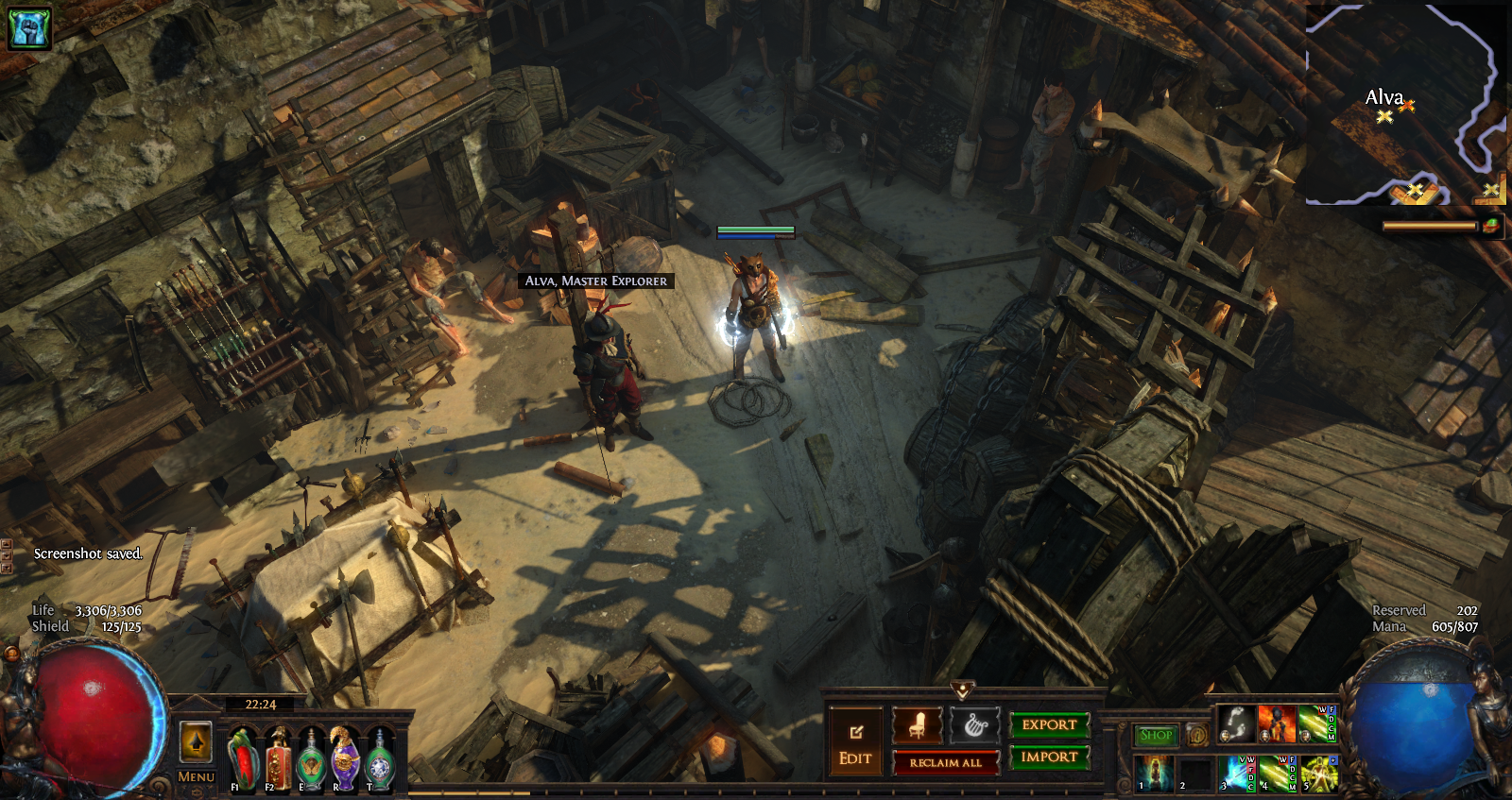Use the green diamond flask
Image resolution: width=1512 pixels, height=800 pixels.
(380, 760)
